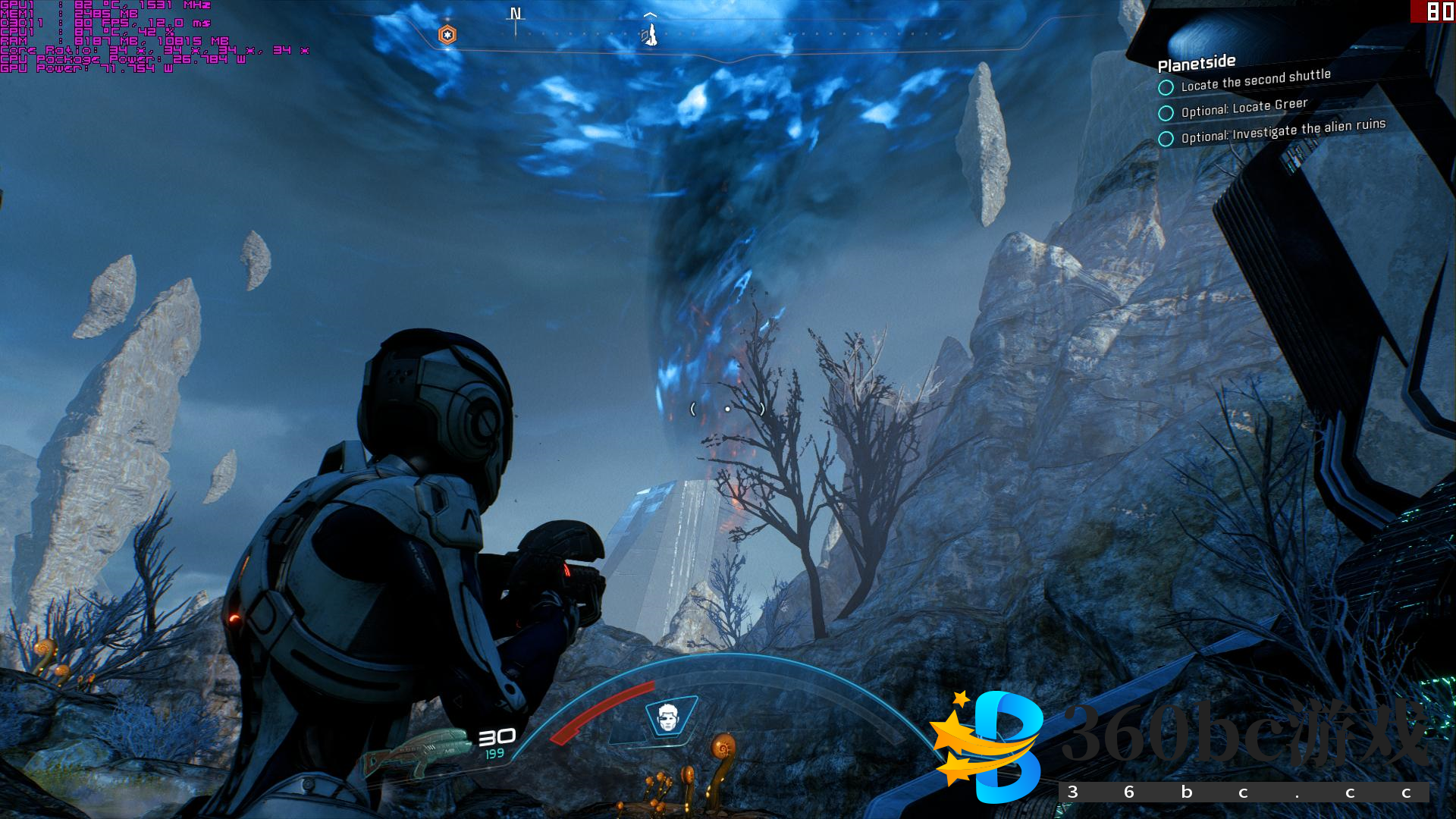Select the "Locate the second shuttle" objective
Screen dimensions: 1456x819
pos(1255,80)
